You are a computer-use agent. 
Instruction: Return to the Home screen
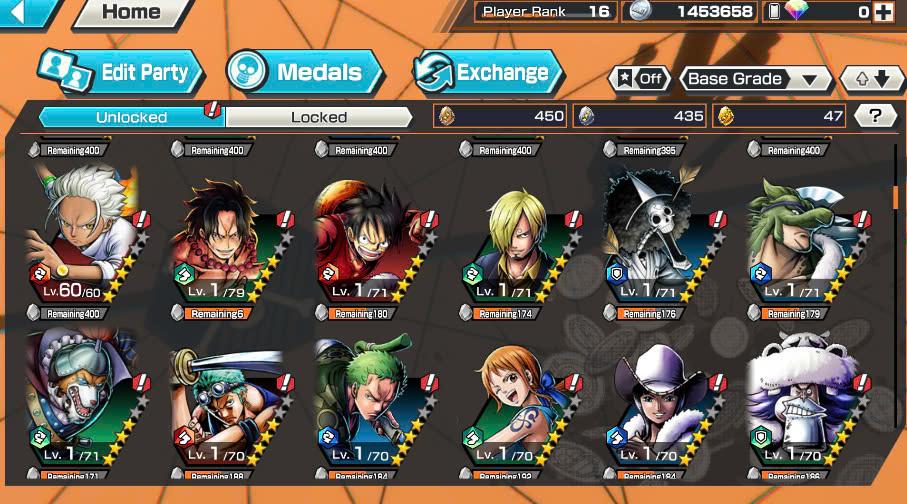click(x=131, y=13)
